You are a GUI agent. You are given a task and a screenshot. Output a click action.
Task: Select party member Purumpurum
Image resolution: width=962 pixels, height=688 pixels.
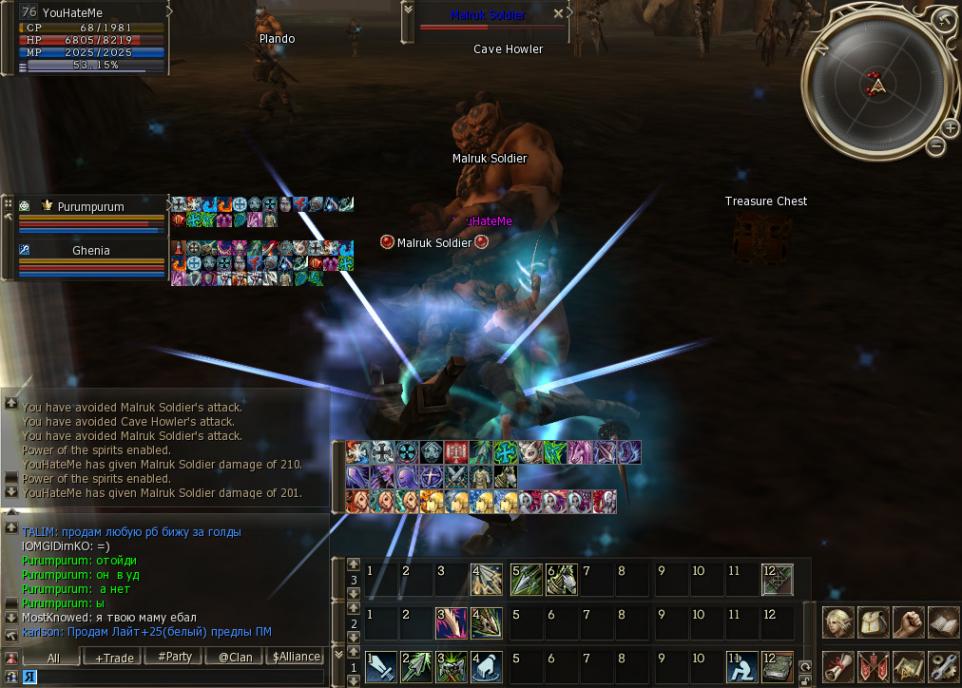click(90, 207)
